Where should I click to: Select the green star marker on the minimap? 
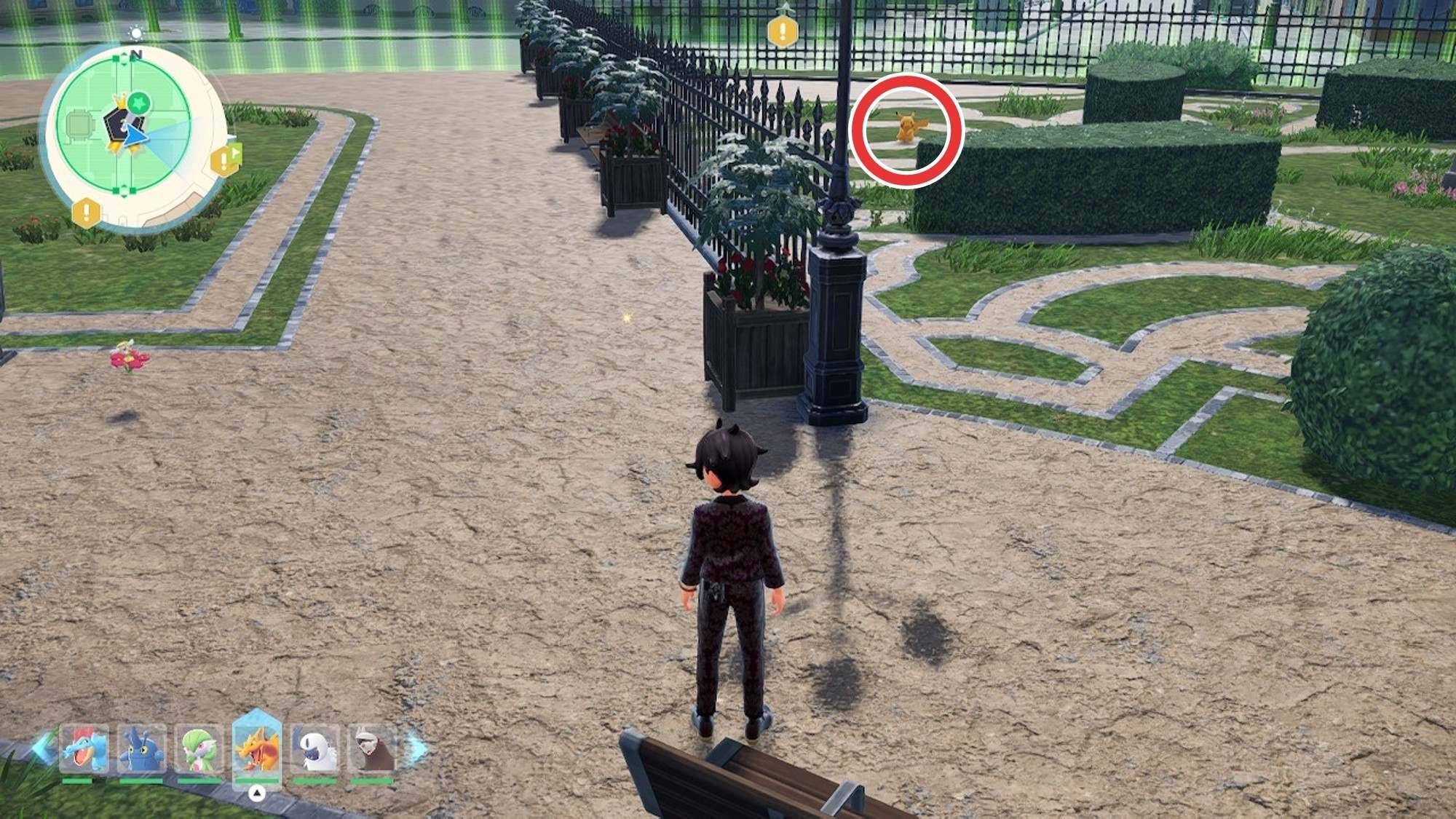(x=141, y=103)
